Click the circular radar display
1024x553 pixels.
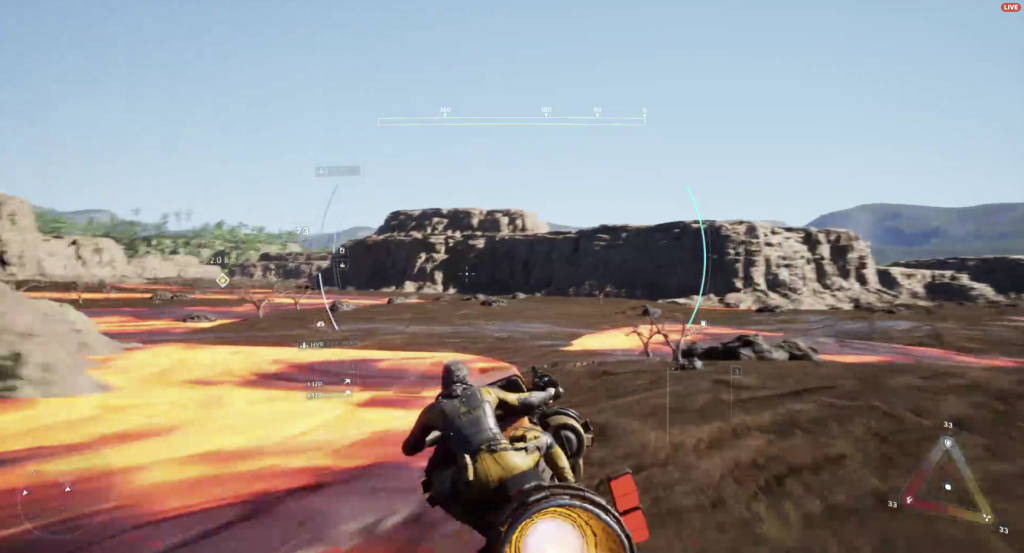coord(48,497)
